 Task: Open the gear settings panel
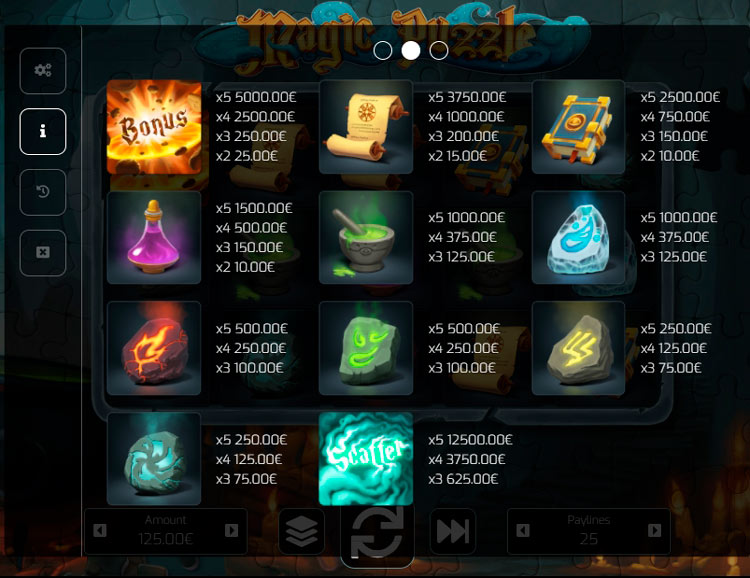point(43,71)
